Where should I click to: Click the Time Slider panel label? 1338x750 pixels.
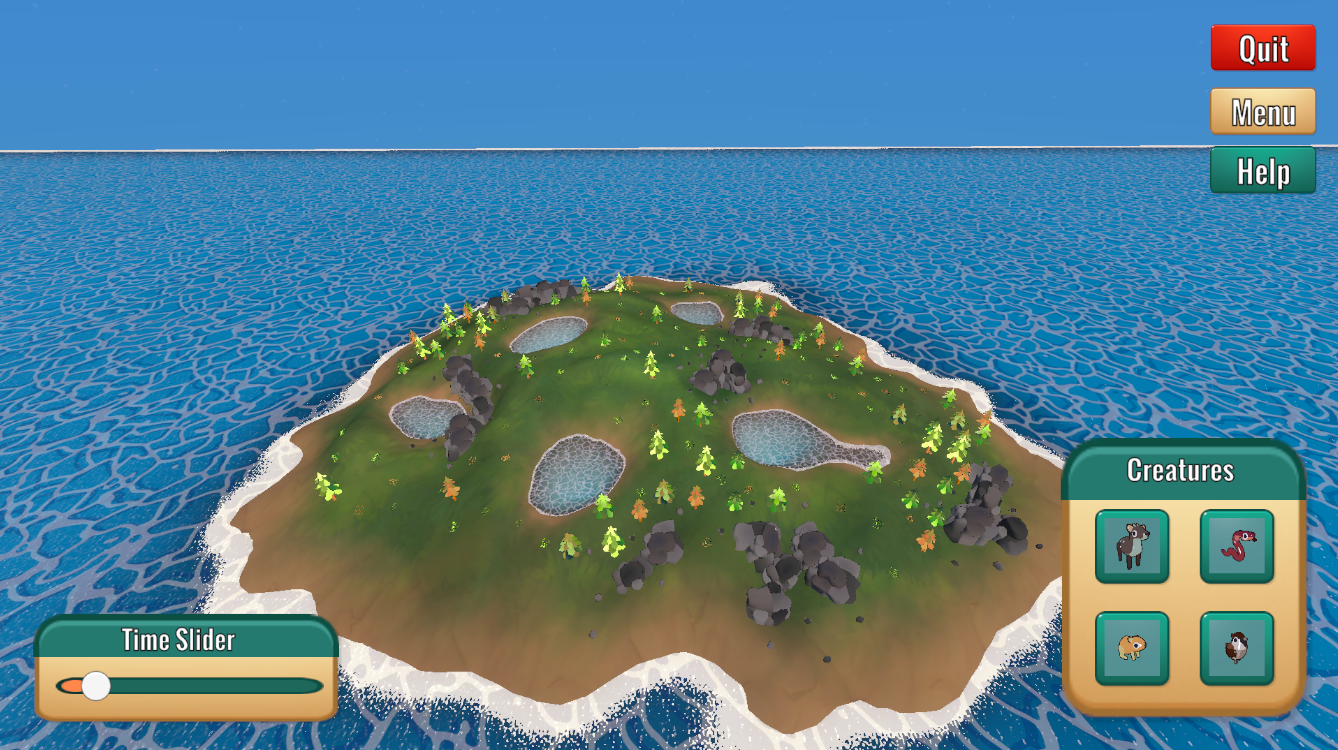point(178,641)
